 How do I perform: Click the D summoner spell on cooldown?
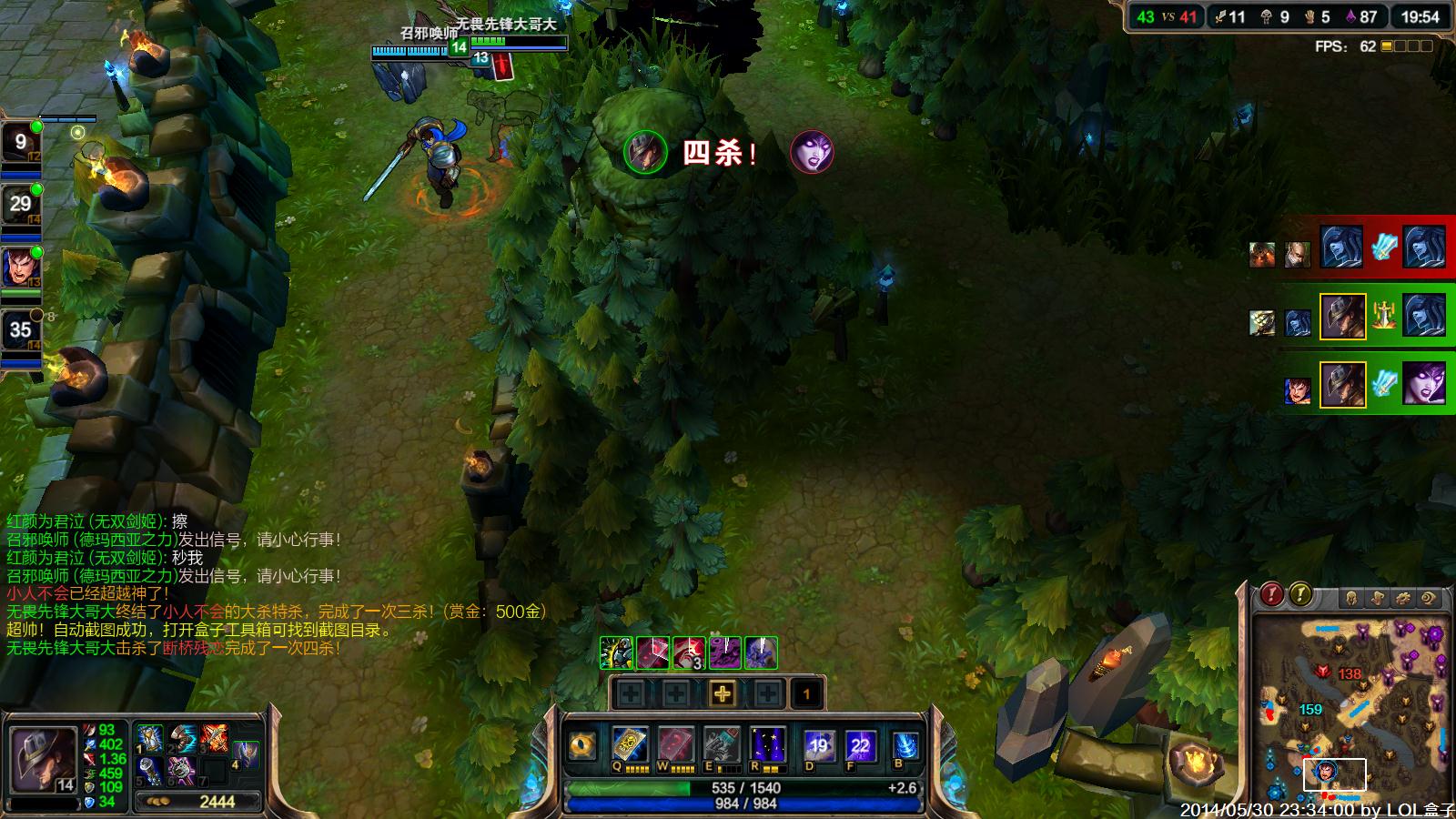tap(818, 746)
